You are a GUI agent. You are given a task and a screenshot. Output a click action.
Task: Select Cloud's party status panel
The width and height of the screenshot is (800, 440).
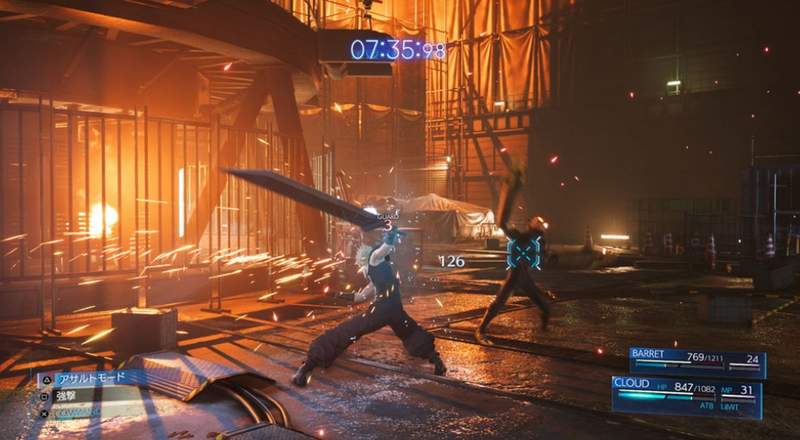688,396
